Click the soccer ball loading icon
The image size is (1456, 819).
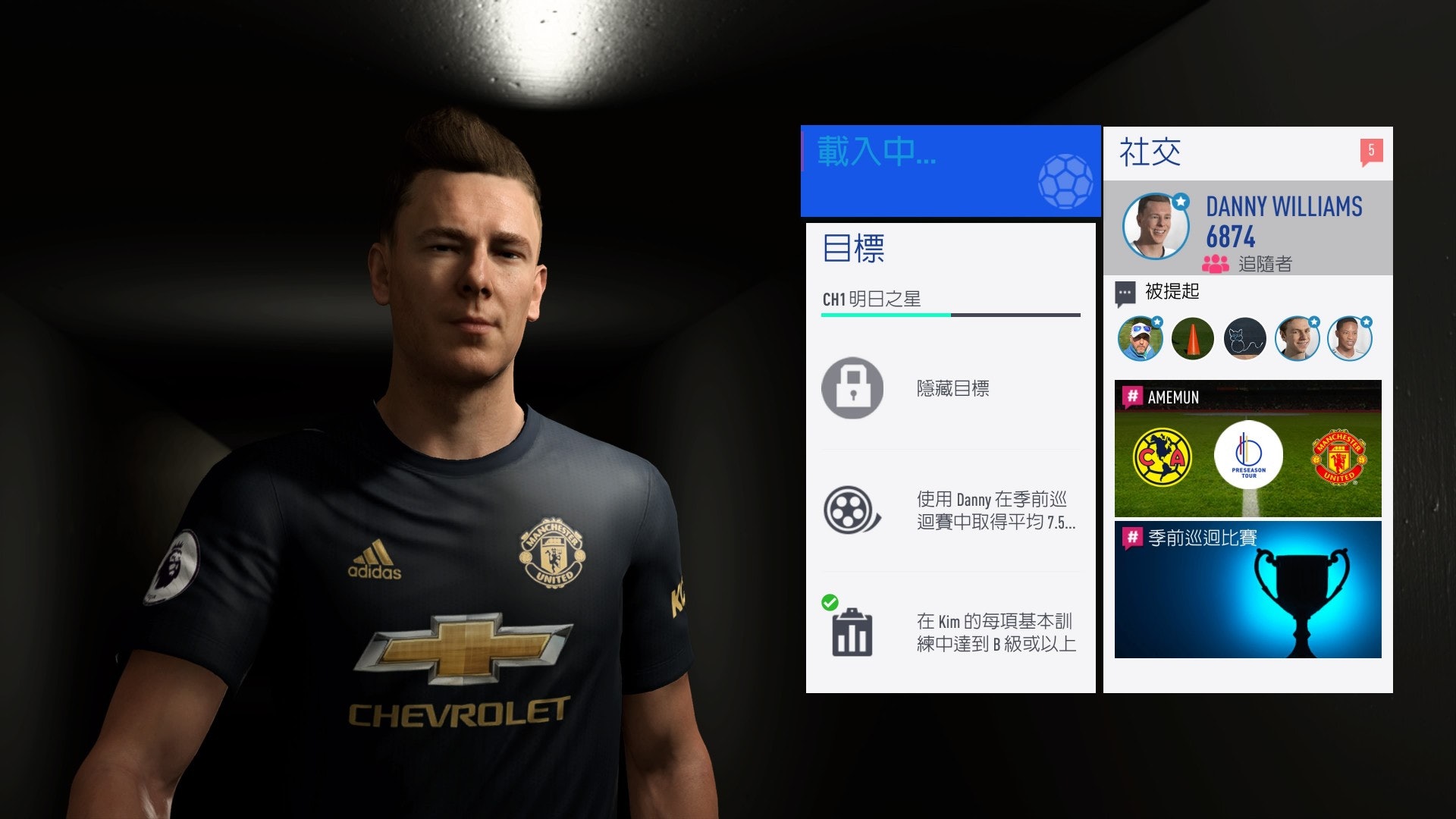point(1065,180)
